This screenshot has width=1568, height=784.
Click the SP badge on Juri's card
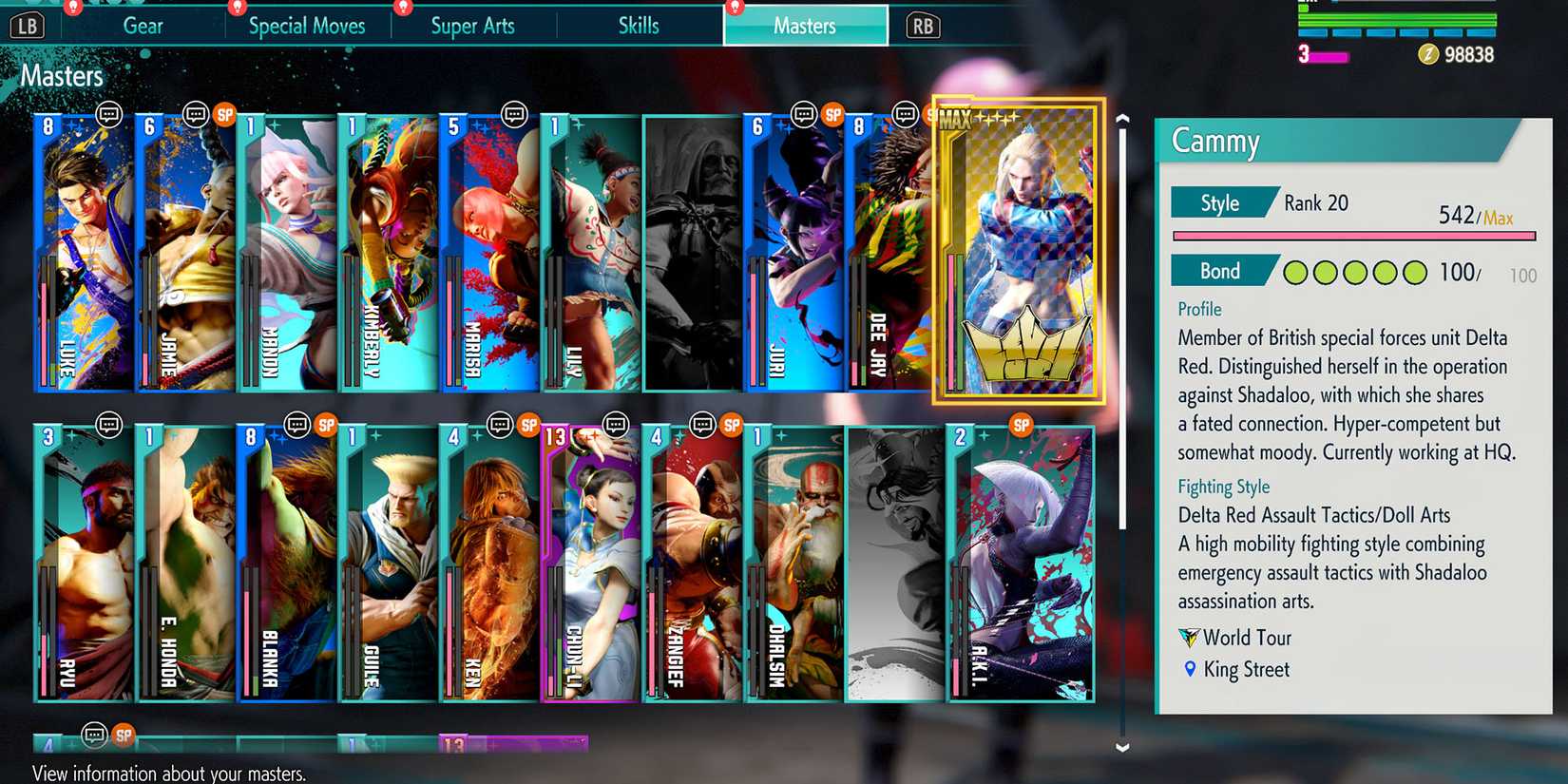[832, 114]
